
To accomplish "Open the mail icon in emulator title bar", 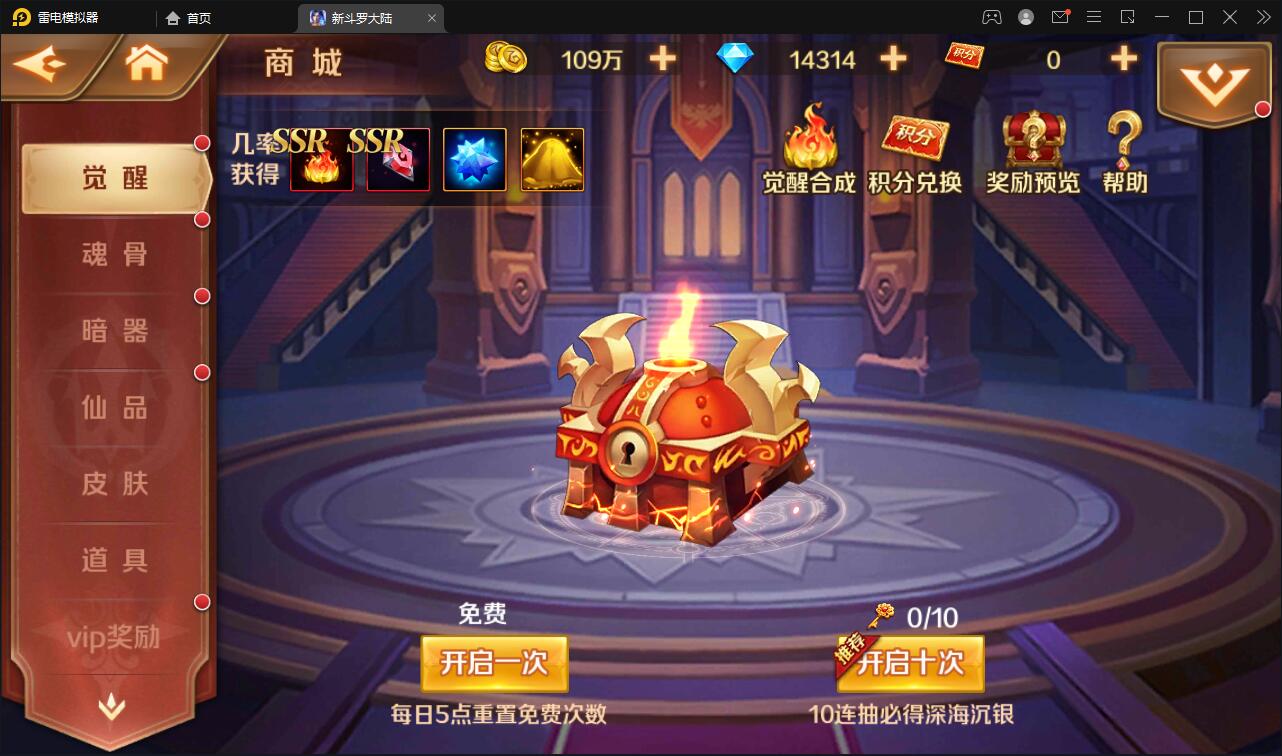I will 1060,17.
